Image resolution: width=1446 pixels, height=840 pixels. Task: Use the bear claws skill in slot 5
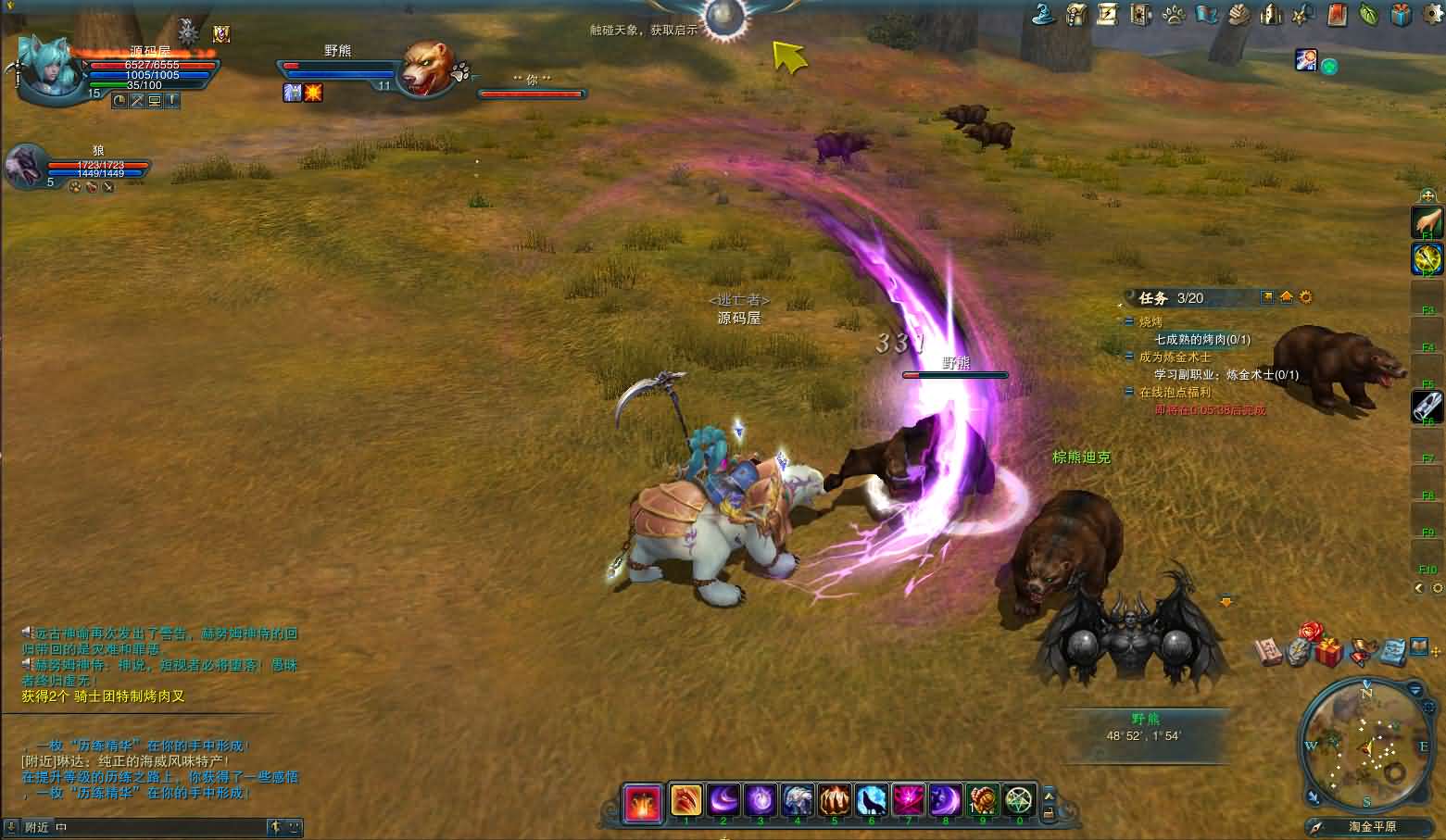pos(834,799)
